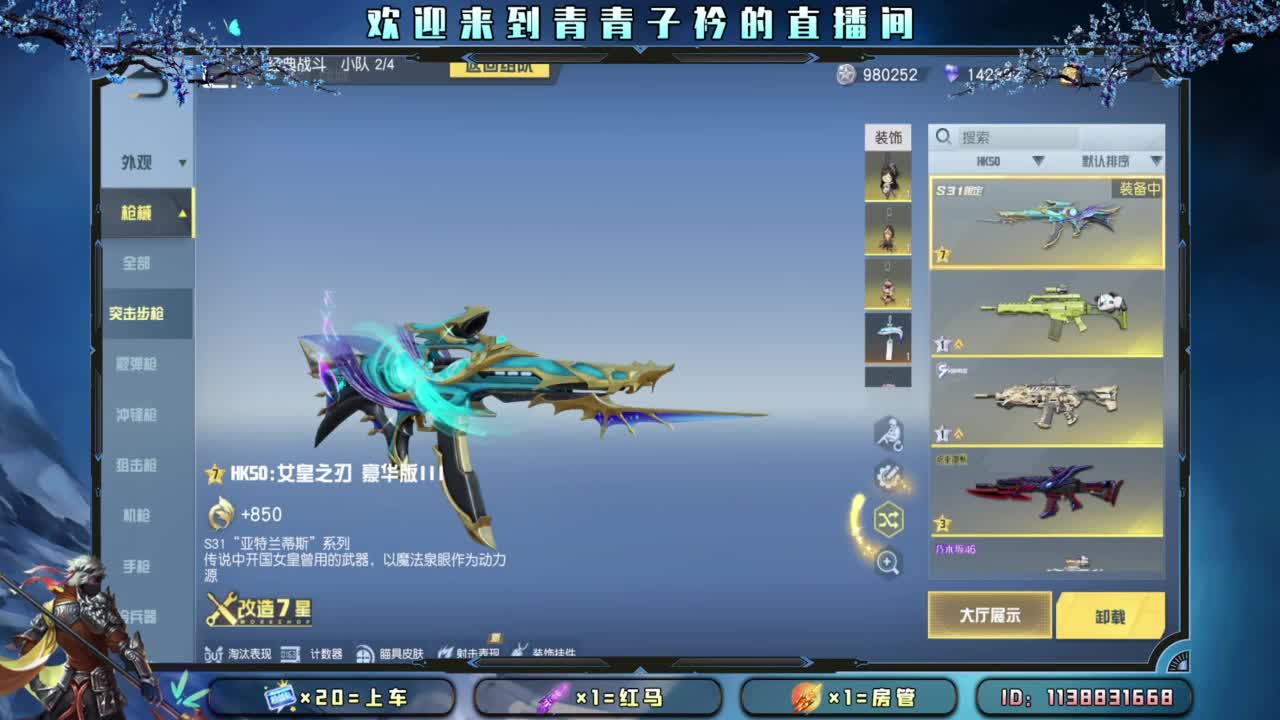Screen dimensions: 1280x720
Task: Click the 大厅展示 lobby display button
Action: [x=987, y=616]
